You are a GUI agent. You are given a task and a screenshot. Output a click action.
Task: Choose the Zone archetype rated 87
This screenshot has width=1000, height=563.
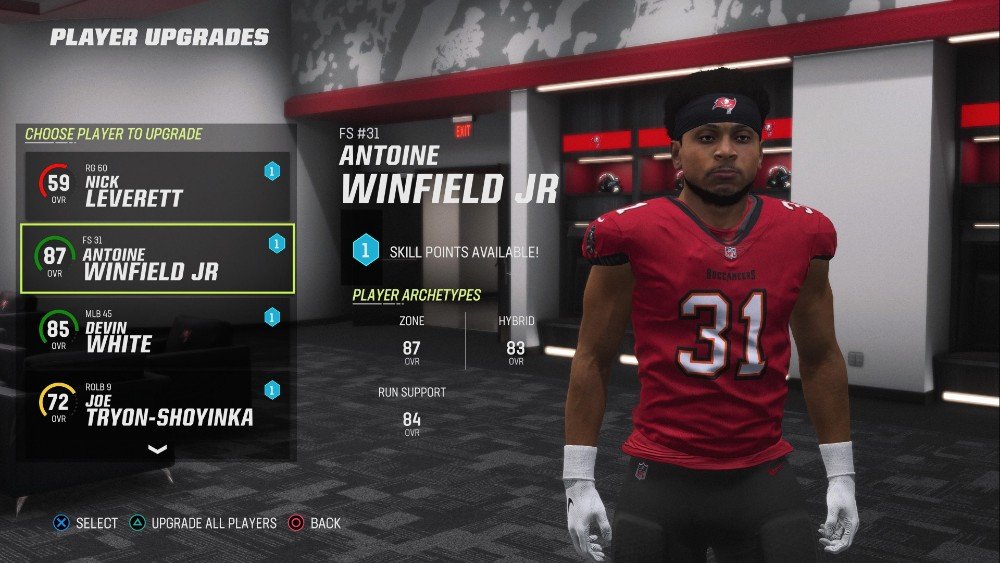[411, 338]
